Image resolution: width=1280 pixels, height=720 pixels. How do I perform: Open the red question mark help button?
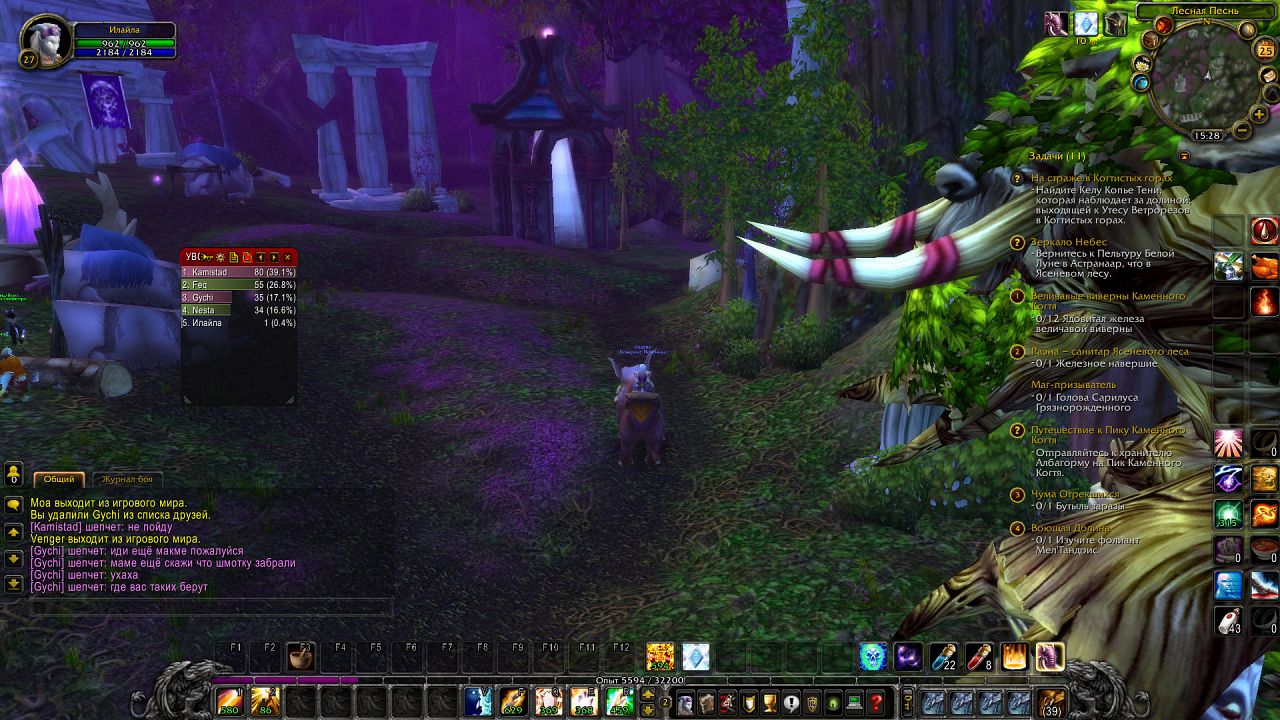click(x=877, y=702)
